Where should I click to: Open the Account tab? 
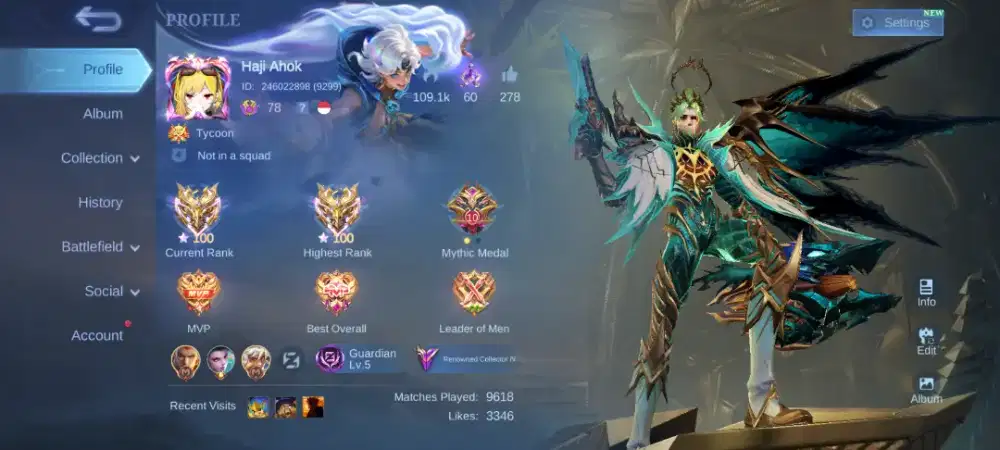tap(97, 335)
